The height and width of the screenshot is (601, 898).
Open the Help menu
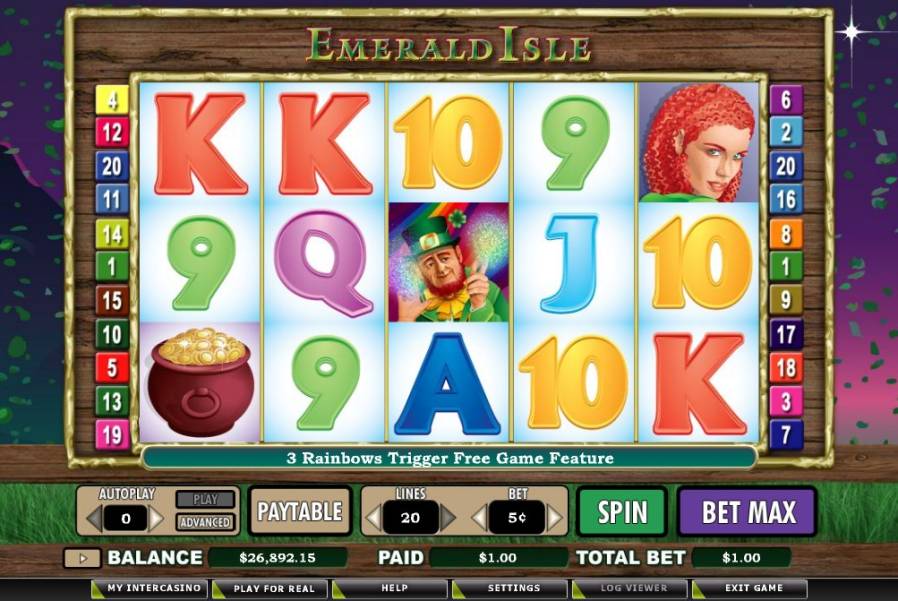(x=393, y=588)
